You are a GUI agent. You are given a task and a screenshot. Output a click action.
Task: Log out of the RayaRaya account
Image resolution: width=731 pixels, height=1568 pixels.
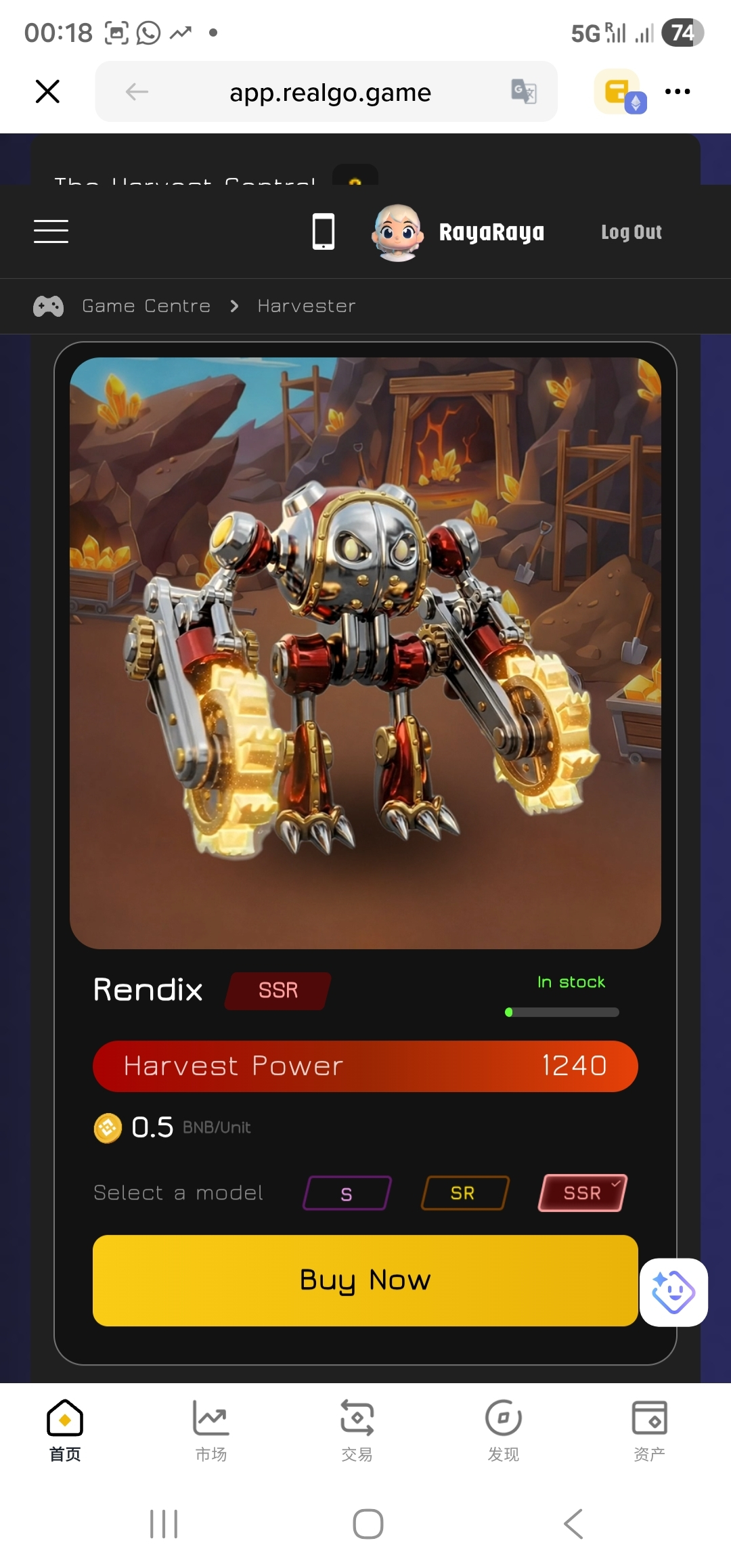point(631,232)
